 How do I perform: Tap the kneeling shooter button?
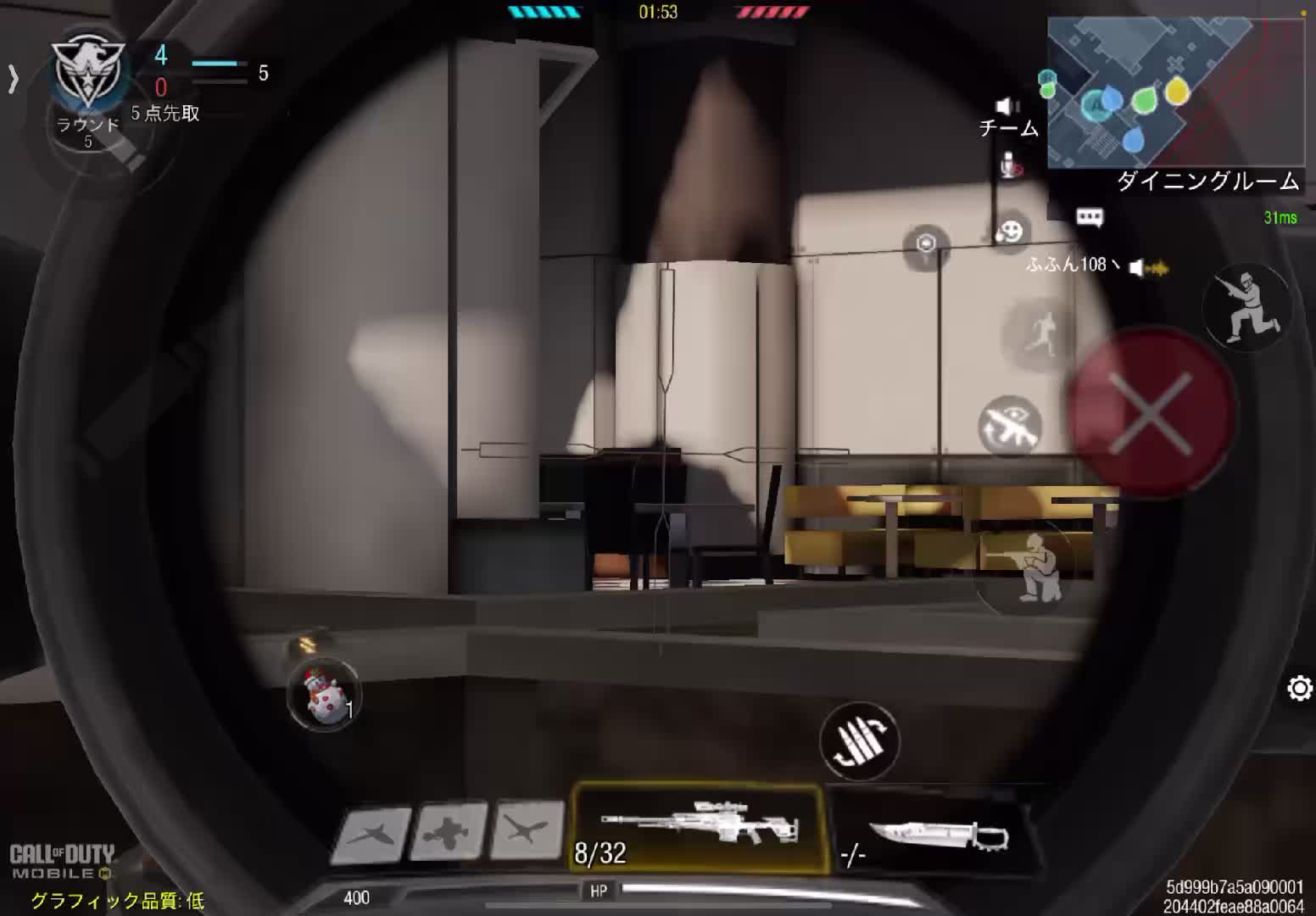(1029, 564)
